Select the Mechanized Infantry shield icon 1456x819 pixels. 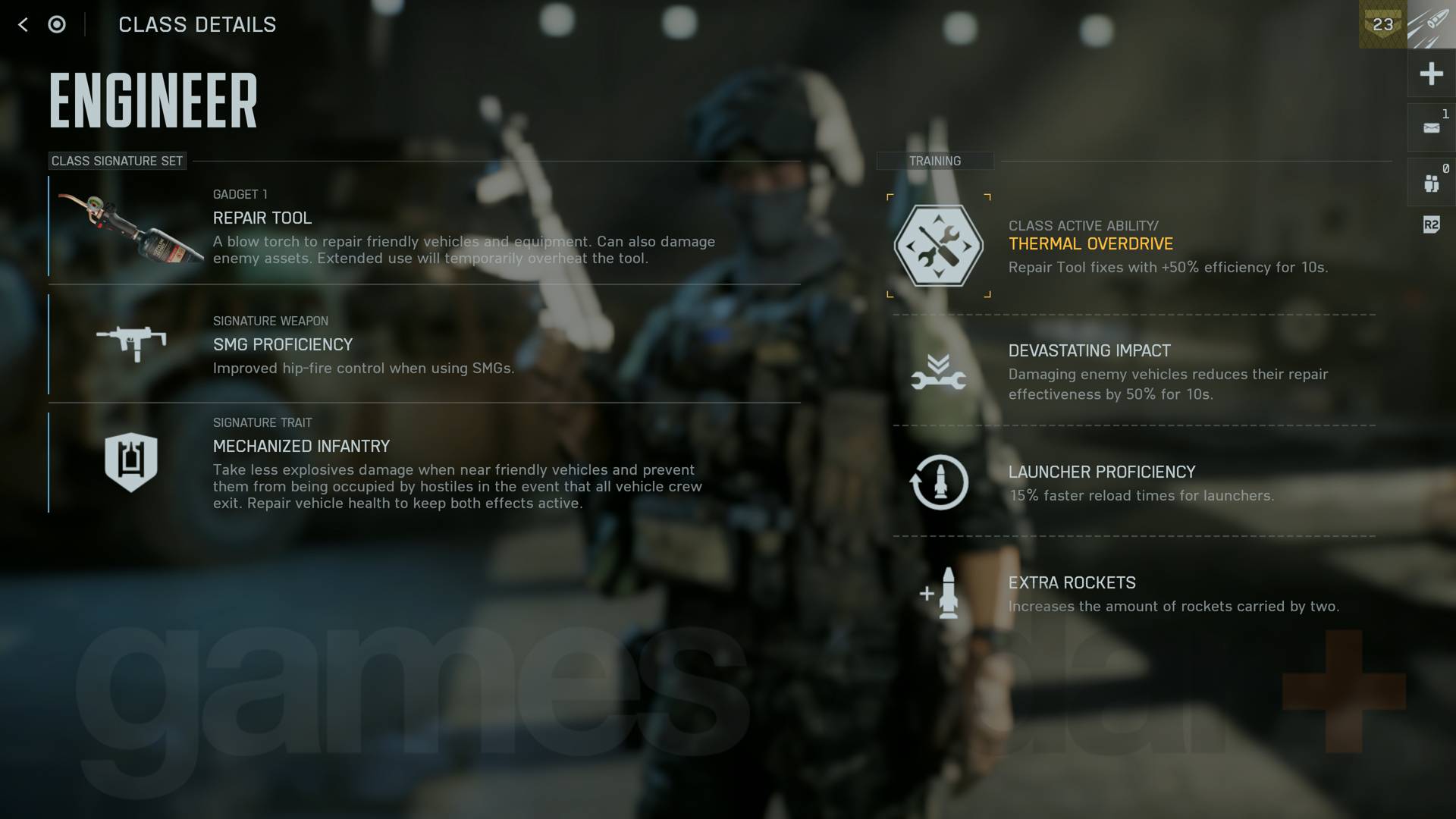click(x=131, y=461)
